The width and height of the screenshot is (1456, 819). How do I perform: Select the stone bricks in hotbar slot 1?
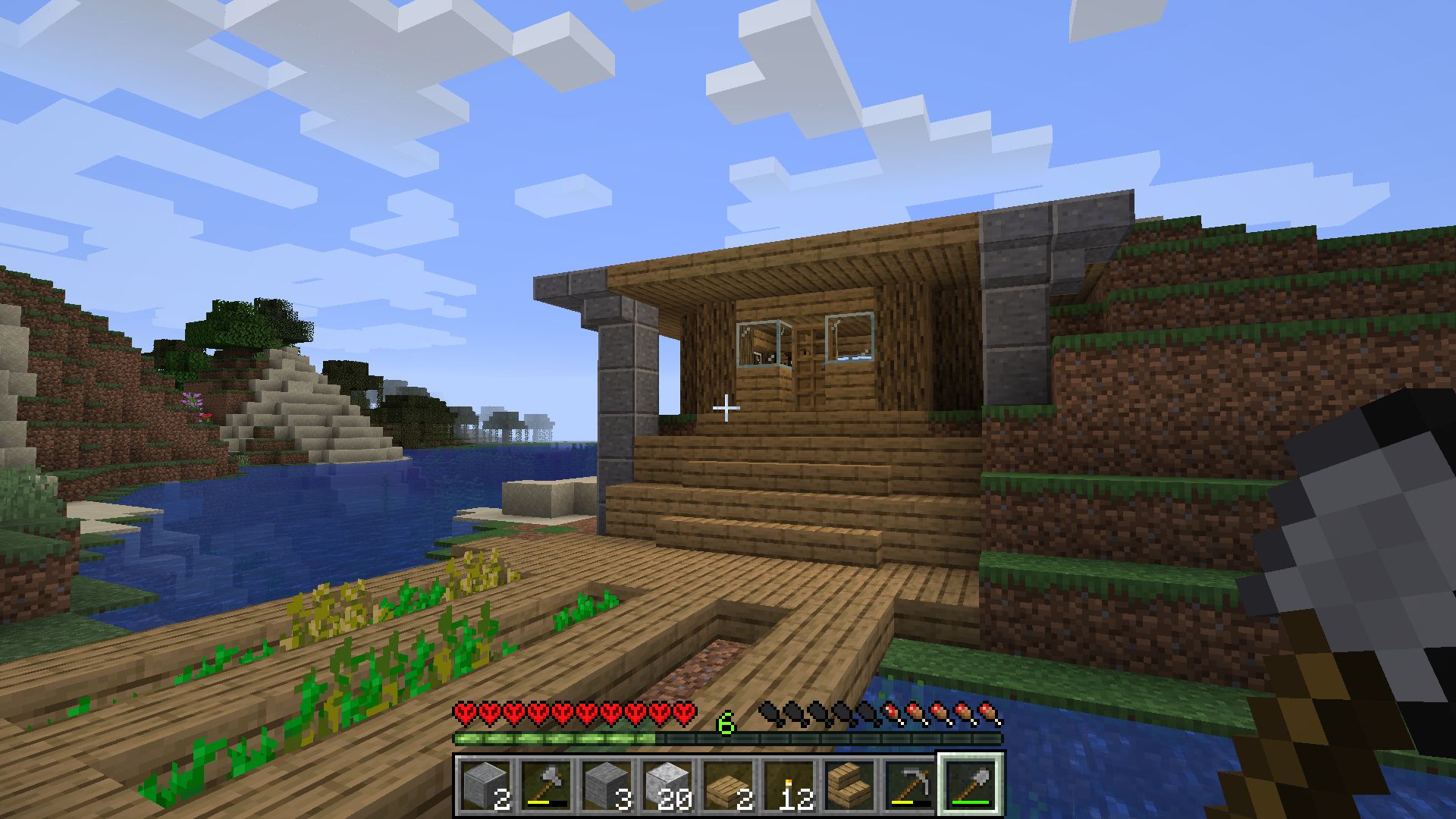point(485,784)
